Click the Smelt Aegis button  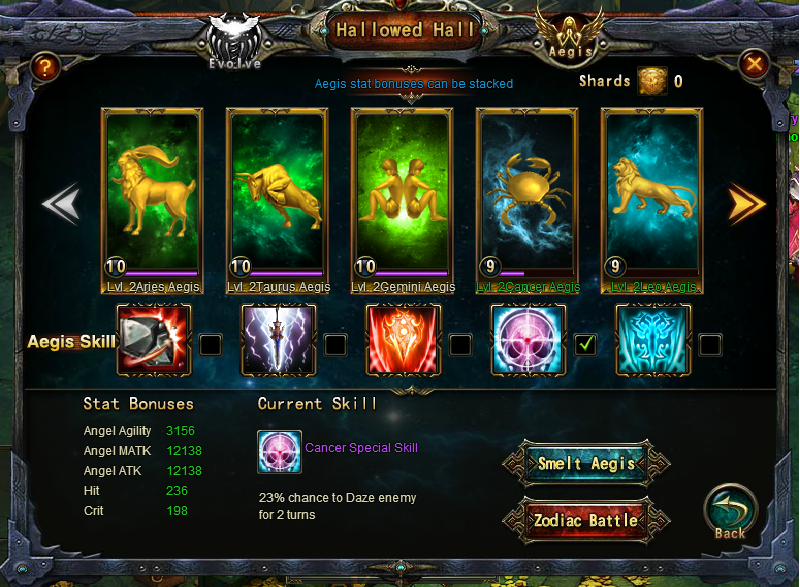pos(586,464)
